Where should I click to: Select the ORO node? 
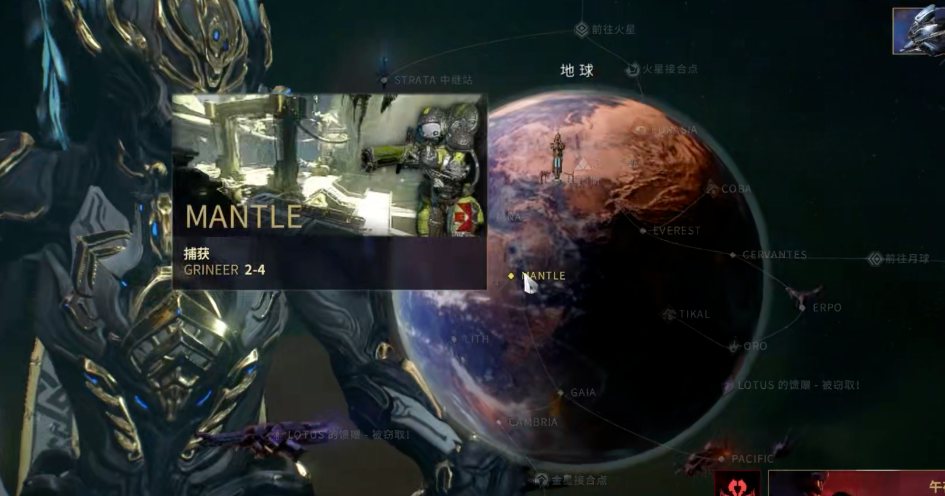click(x=735, y=346)
